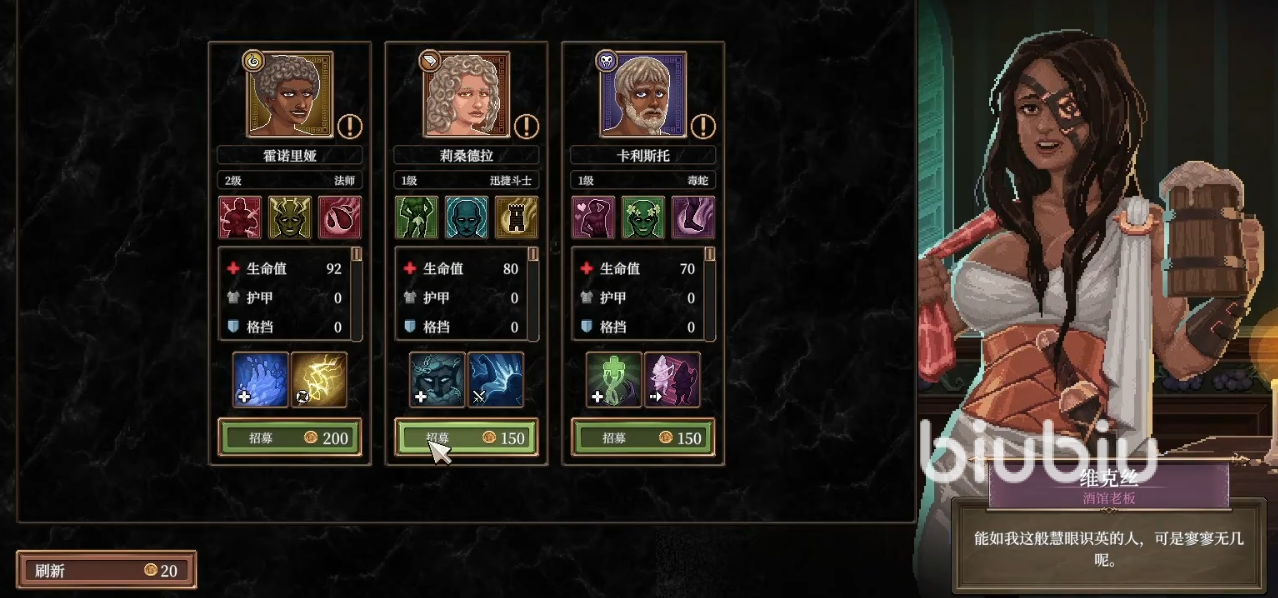Open the info alert beside 卡利斯托's portrait
Screen dimensions: 1278x598
(x=703, y=127)
